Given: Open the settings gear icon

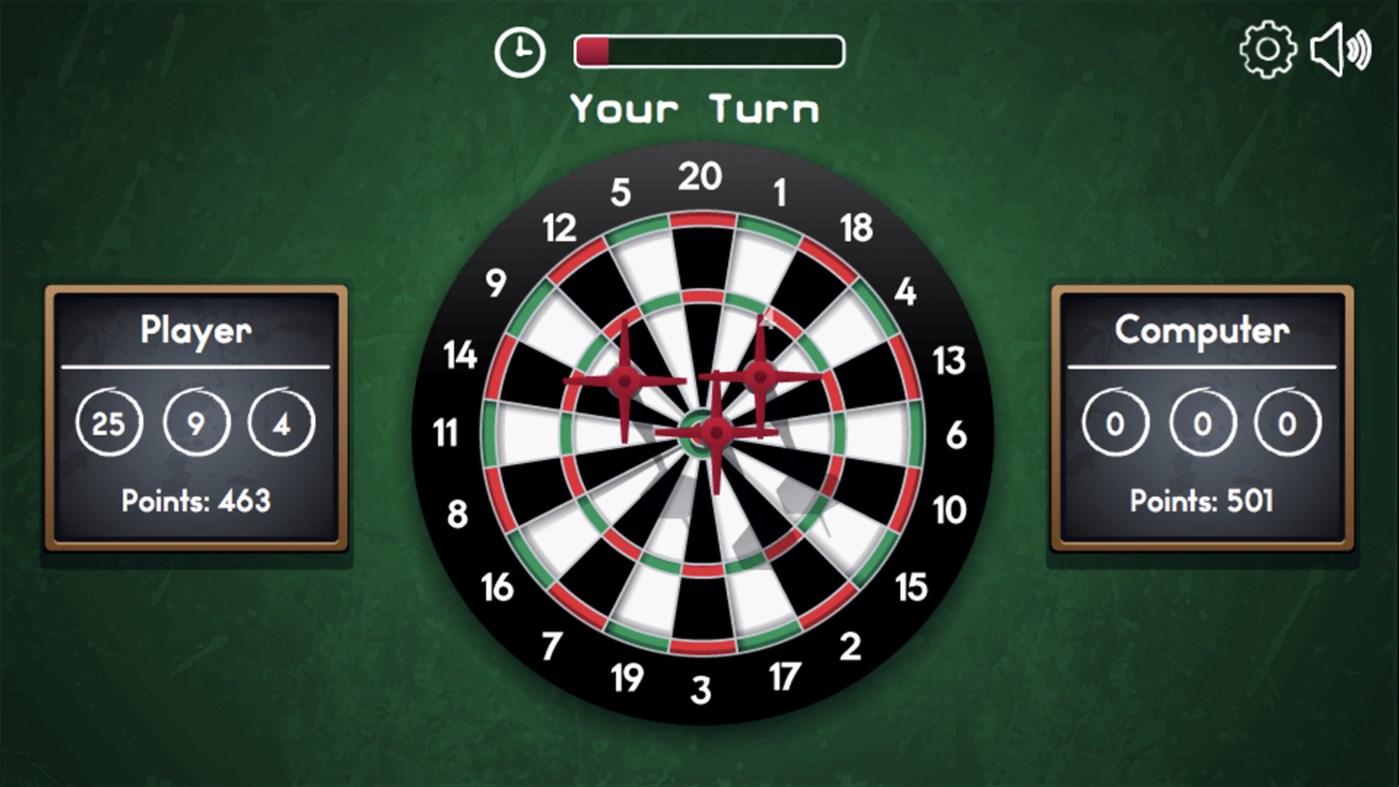Looking at the screenshot, I should [x=1267, y=48].
